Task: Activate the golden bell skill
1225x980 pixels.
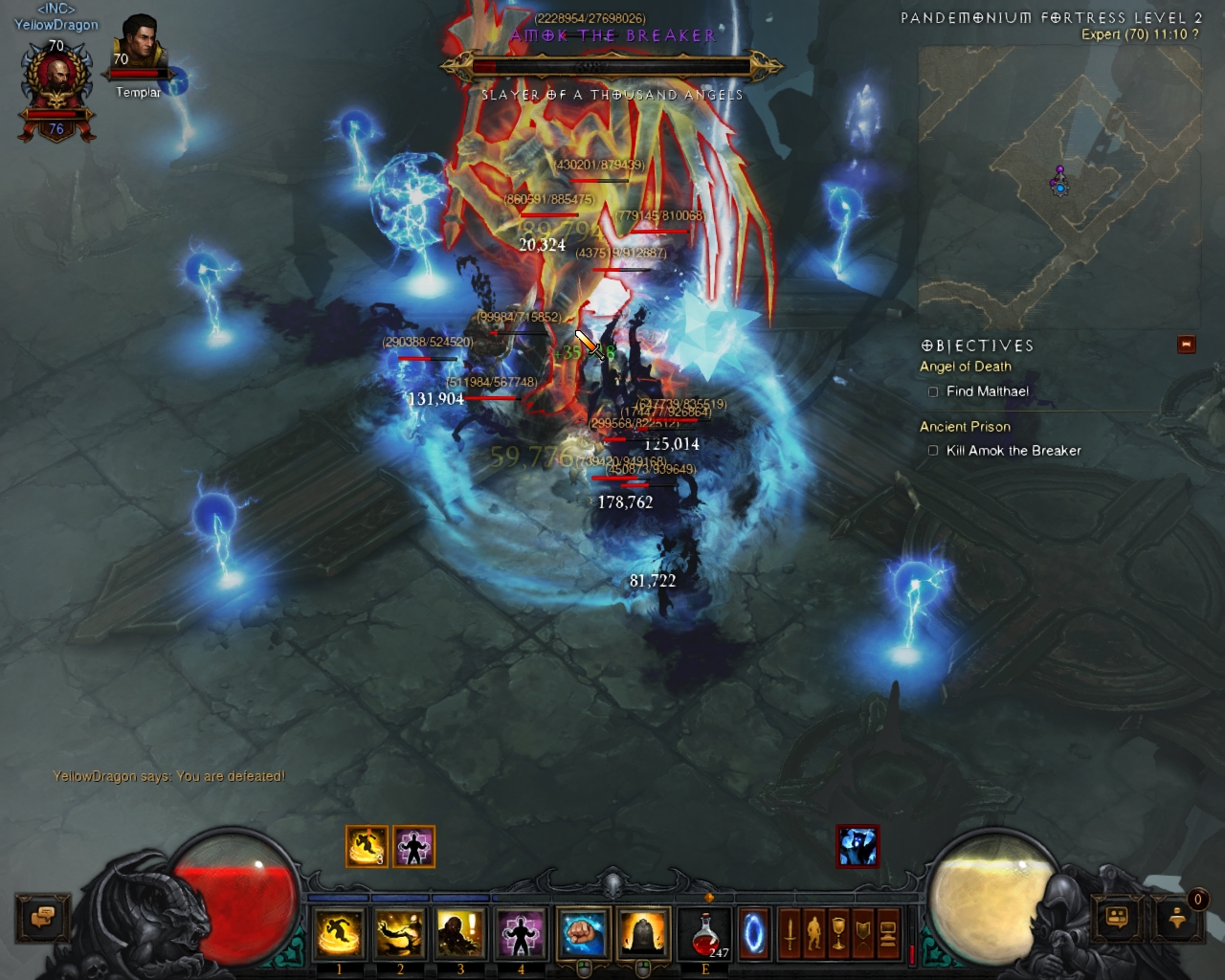Action: (x=643, y=933)
